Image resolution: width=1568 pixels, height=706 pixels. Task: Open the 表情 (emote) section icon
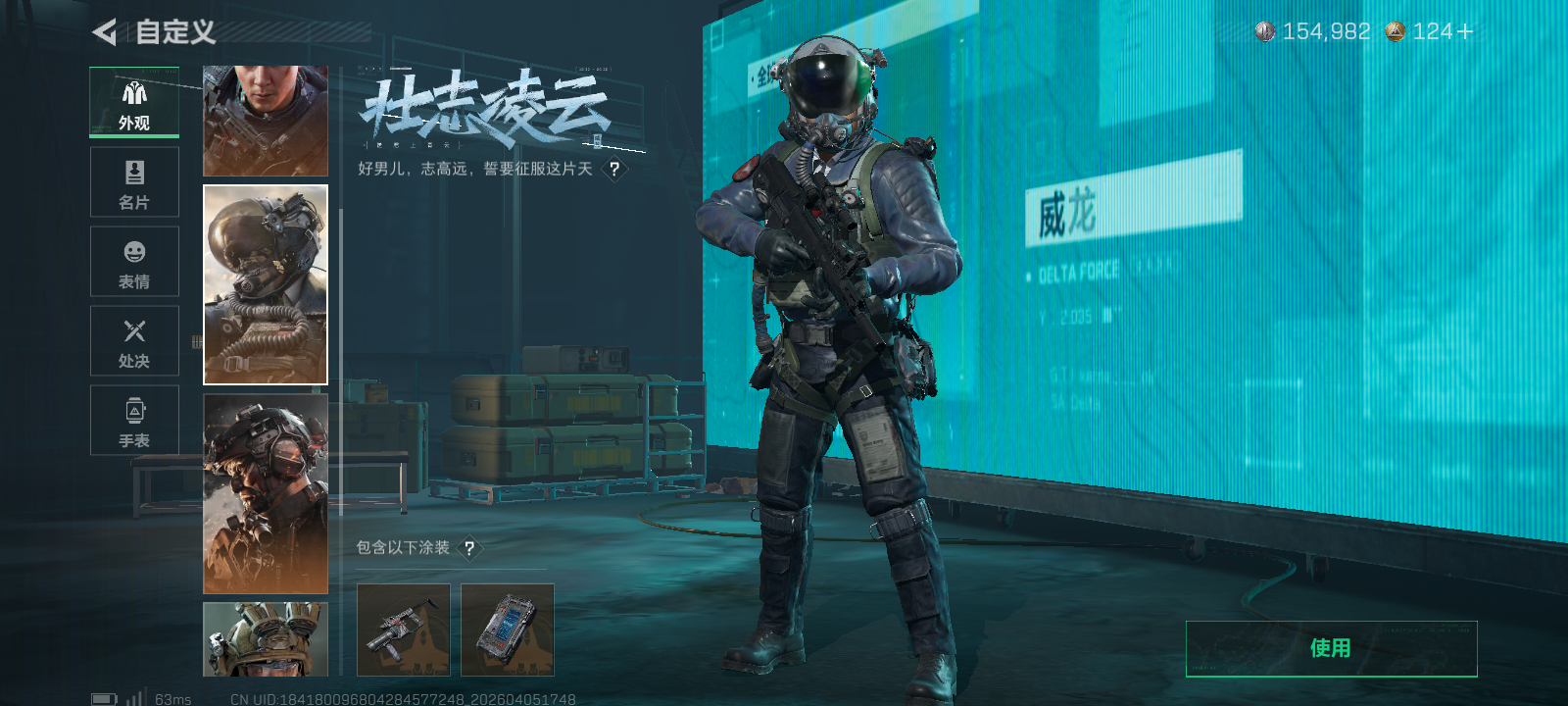(x=134, y=252)
